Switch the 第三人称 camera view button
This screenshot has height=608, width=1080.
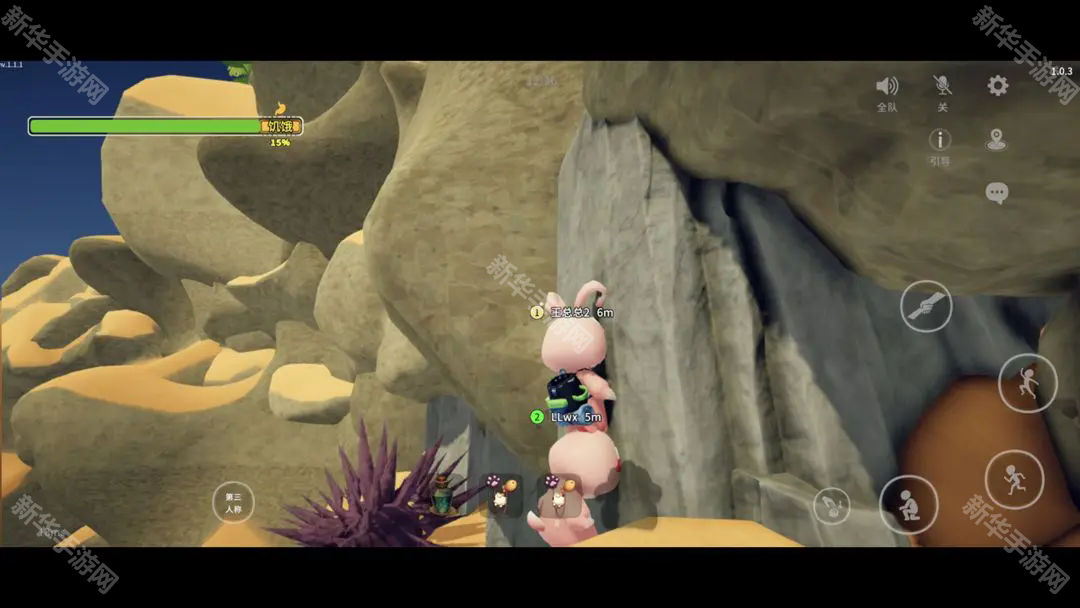pyautogui.click(x=234, y=502)
